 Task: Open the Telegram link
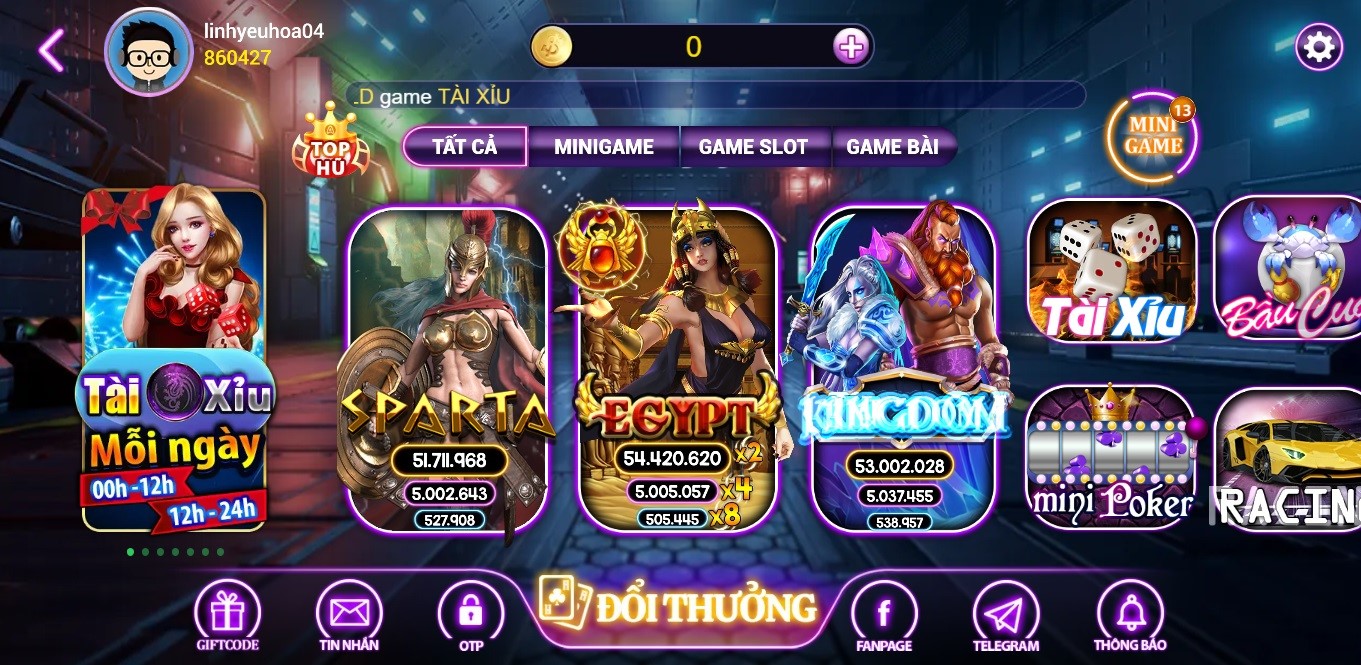[1006, 614]
